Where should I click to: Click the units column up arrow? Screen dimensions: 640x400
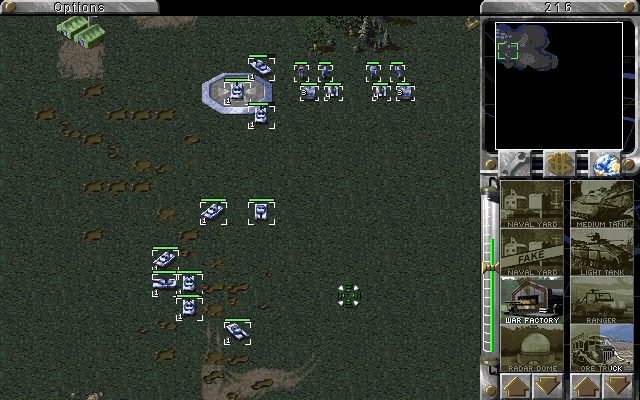click(586, 386)
